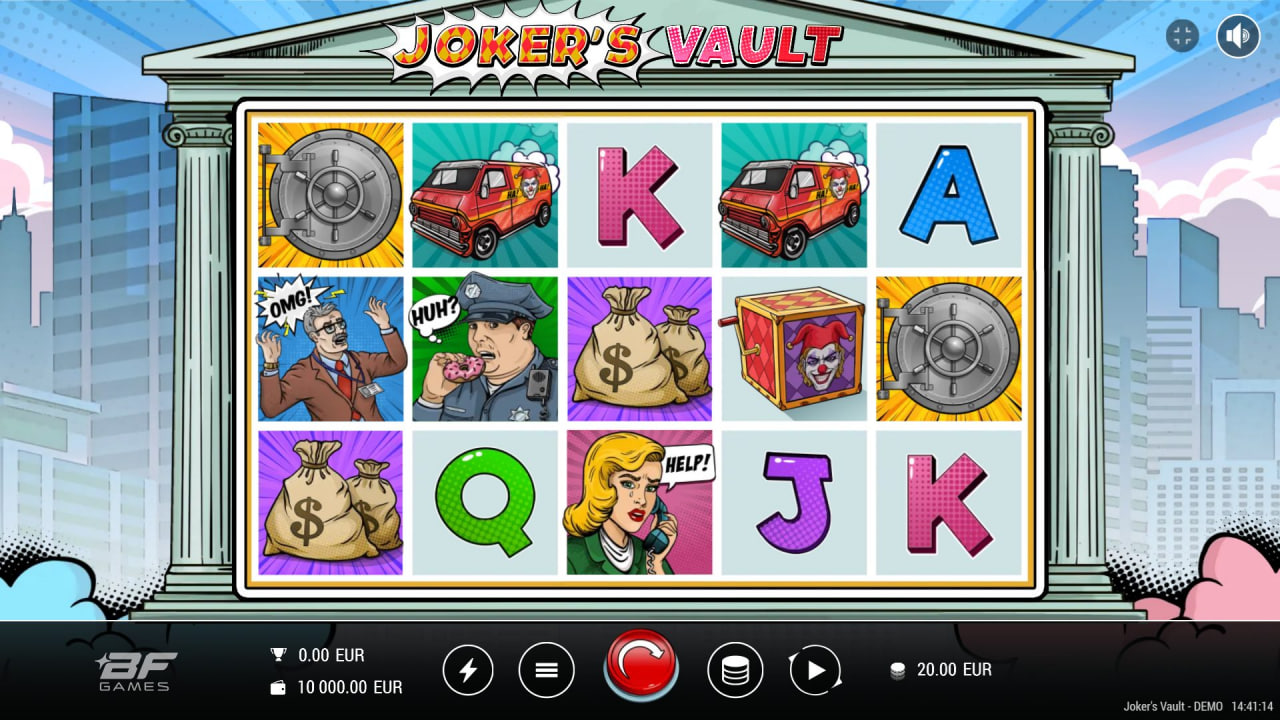Exit fullscreen with the collapse arrows icon
The height and width of the screenshot is (720, 1280).
pyautogui.click(x=1182, y=36)
